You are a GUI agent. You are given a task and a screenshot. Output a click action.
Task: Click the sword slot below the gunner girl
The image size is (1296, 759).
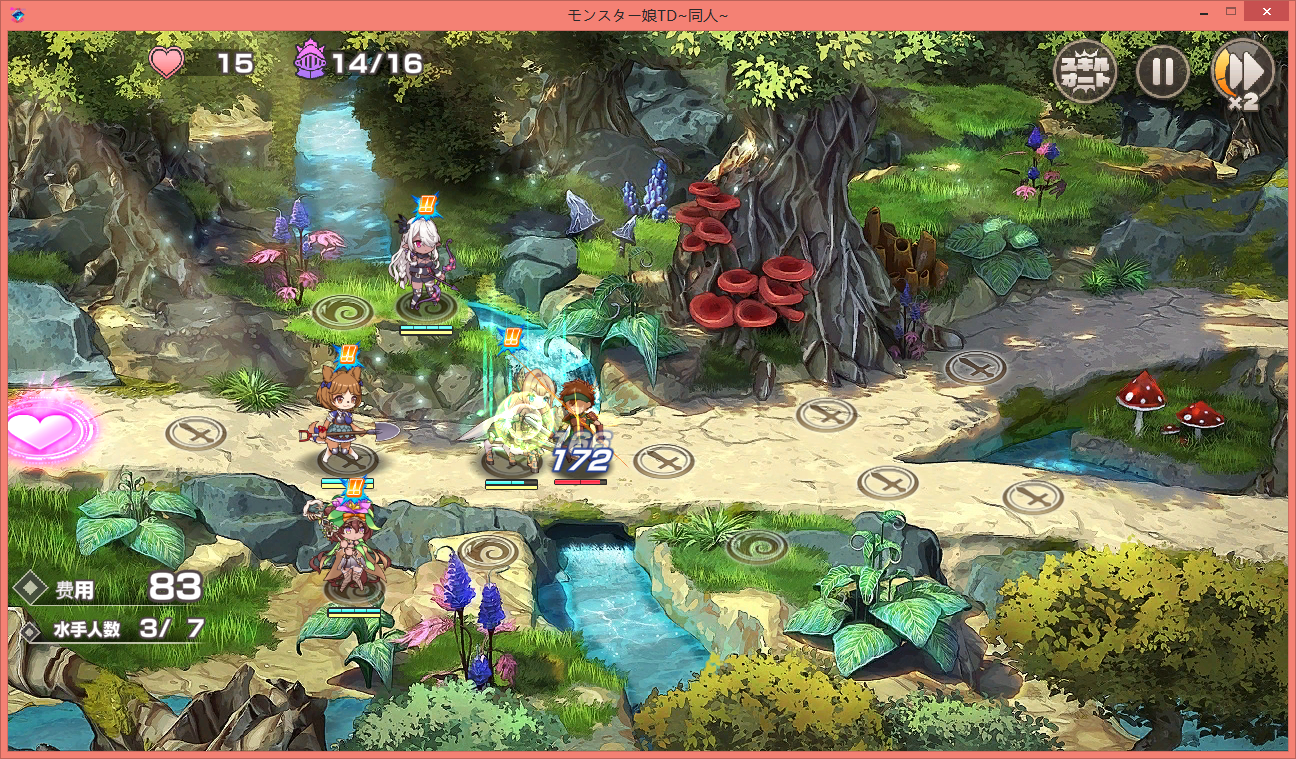(348, 461)
